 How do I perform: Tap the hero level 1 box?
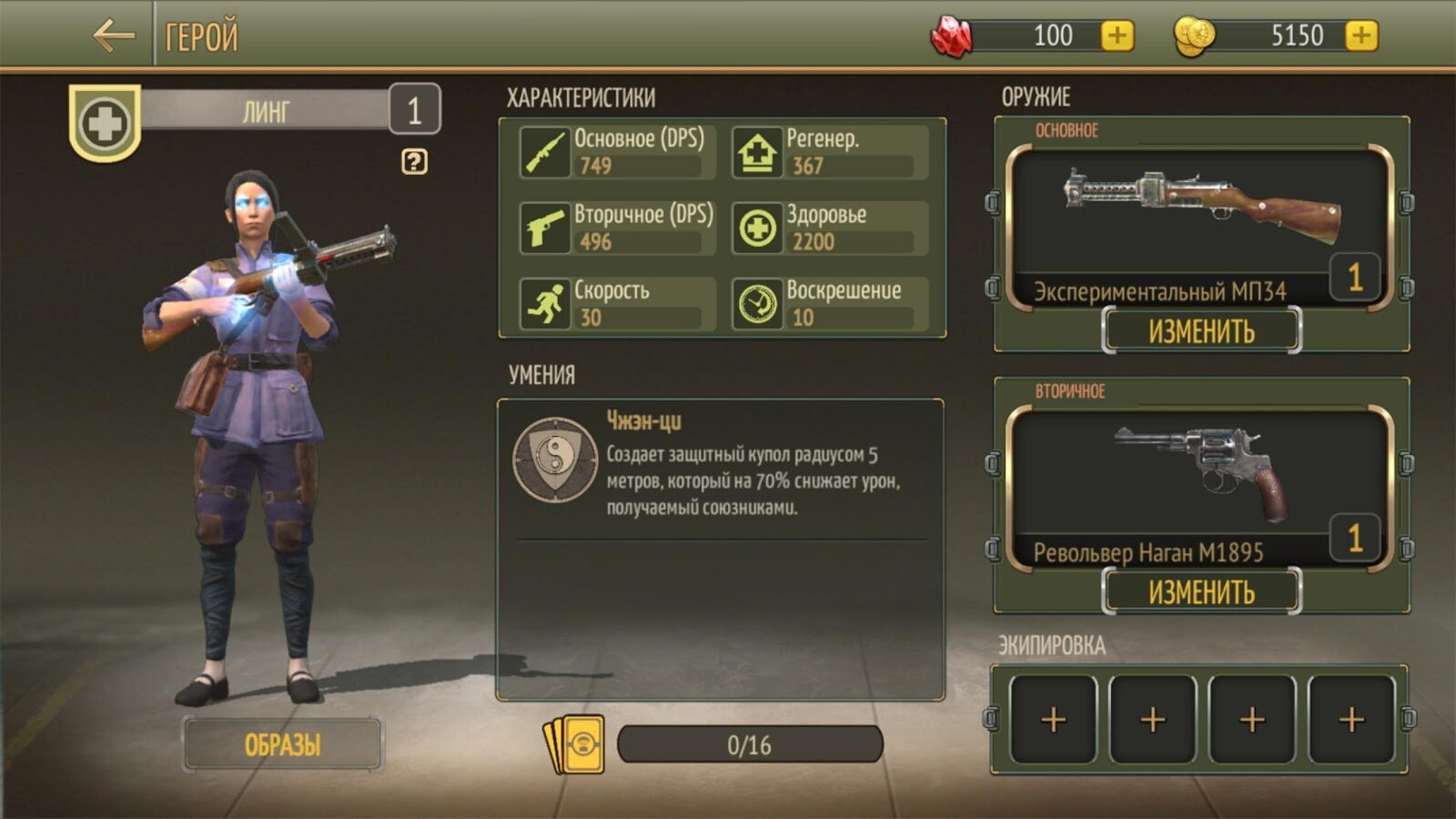[414, 111]
